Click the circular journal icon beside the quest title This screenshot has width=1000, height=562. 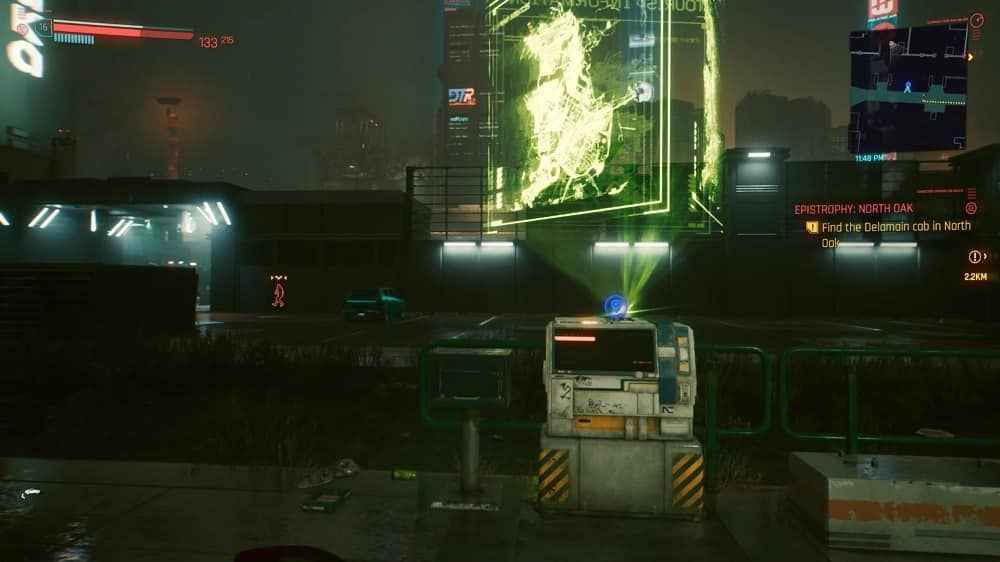[x=971, y=208]
